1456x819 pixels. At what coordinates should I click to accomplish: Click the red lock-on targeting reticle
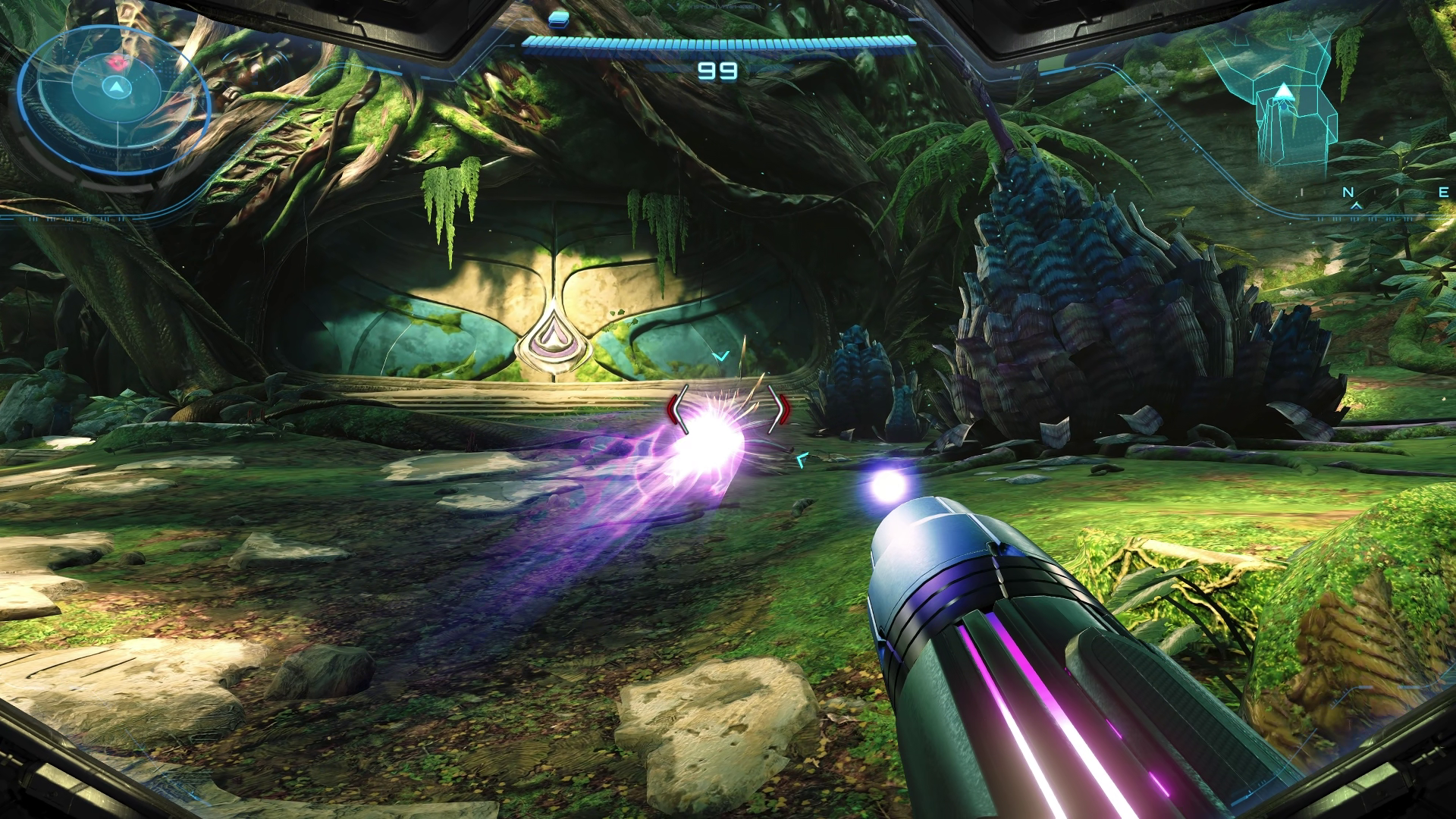click(x=728, y=410)
